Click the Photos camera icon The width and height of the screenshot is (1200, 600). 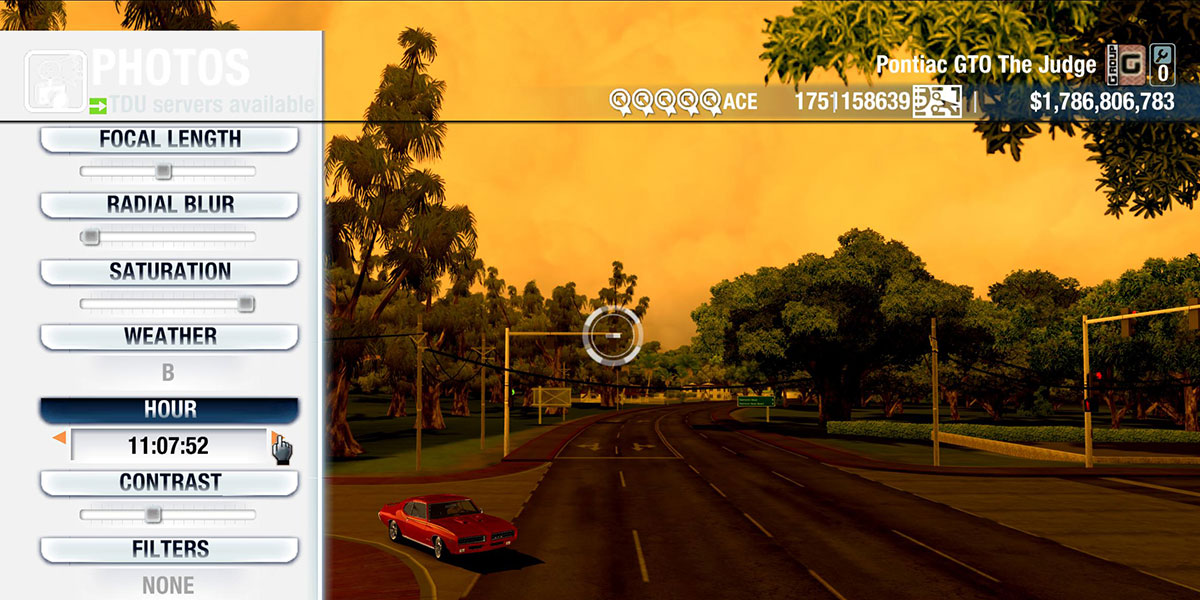tap(54, 80)
